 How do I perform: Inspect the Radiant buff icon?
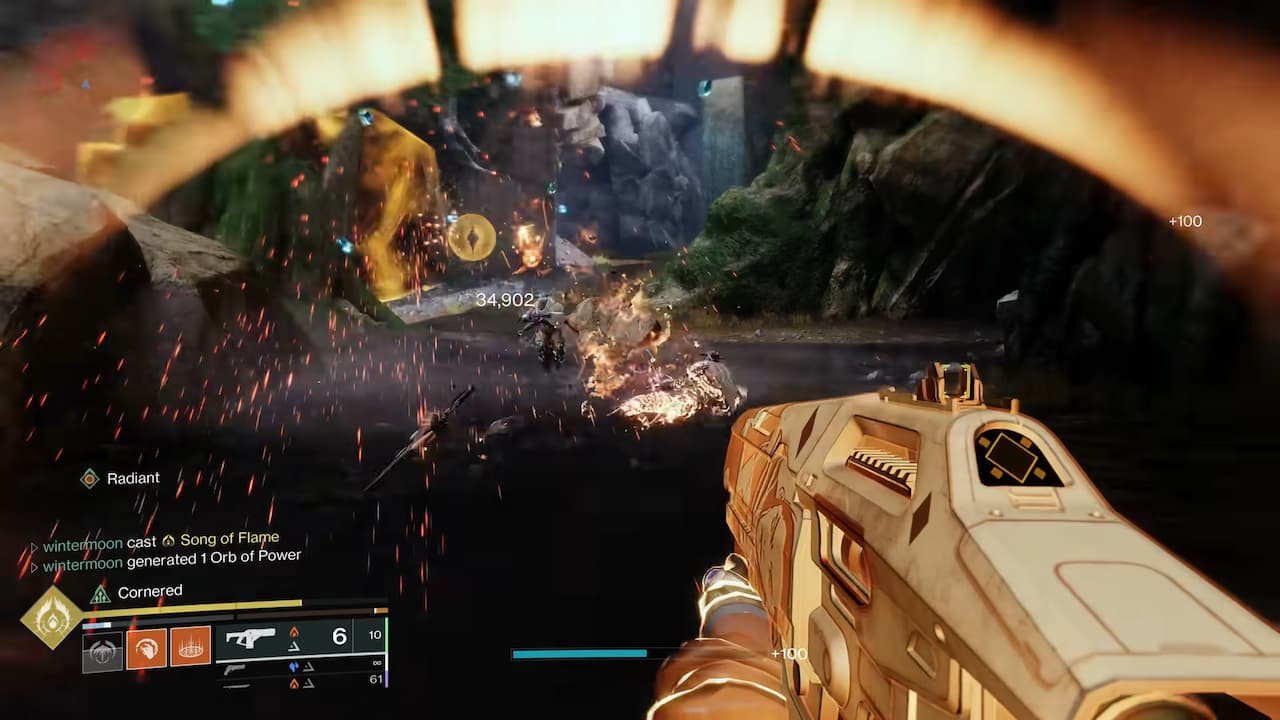[89, 478]
